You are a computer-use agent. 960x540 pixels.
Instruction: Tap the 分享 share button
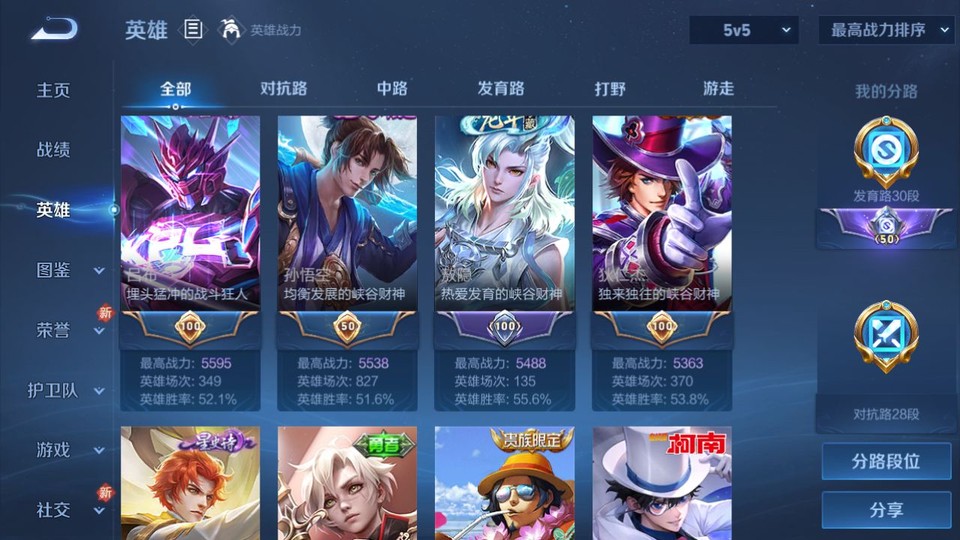[x=886, y=510]
